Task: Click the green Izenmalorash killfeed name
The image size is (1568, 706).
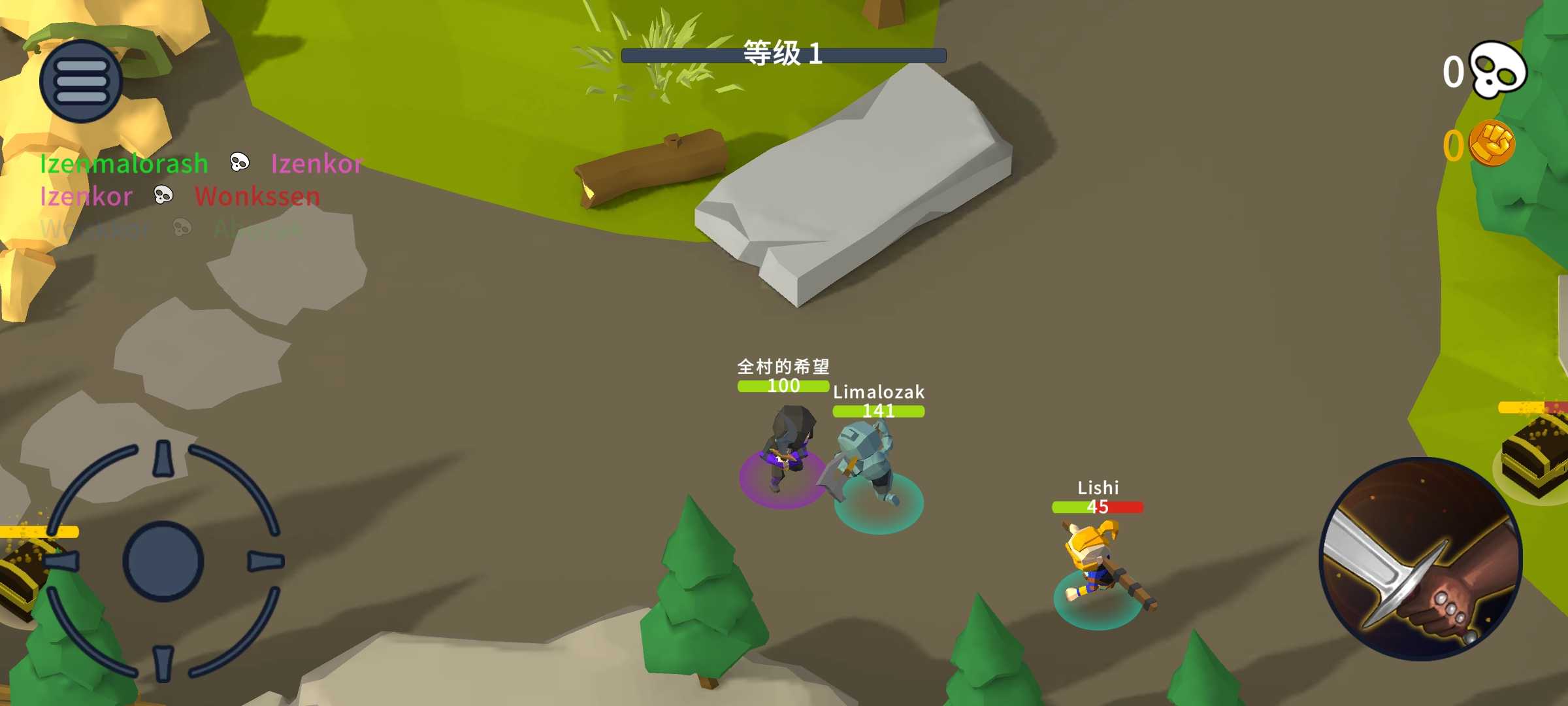Action: (123, 163)
